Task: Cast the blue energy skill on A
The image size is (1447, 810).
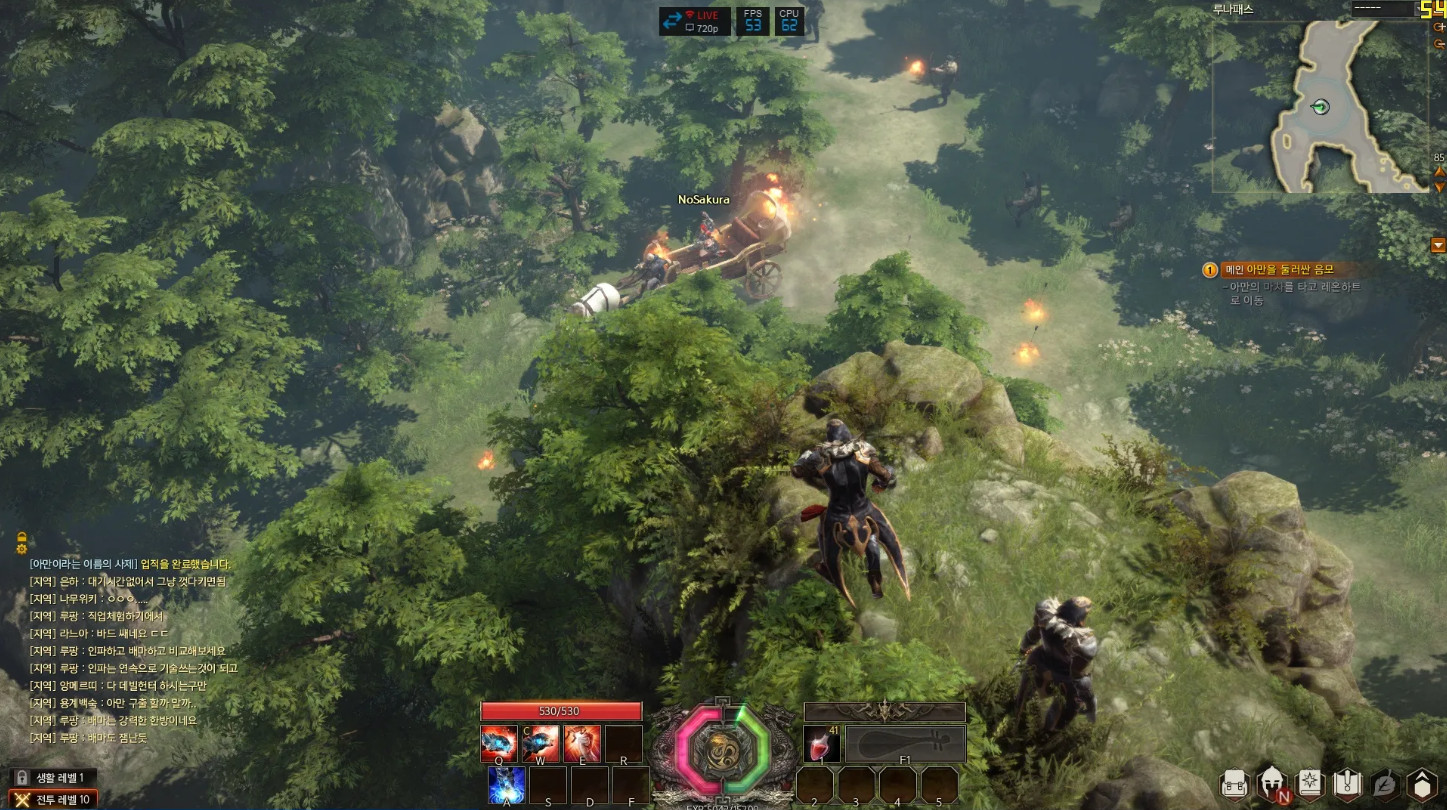Action: click(x=507, y=785)
